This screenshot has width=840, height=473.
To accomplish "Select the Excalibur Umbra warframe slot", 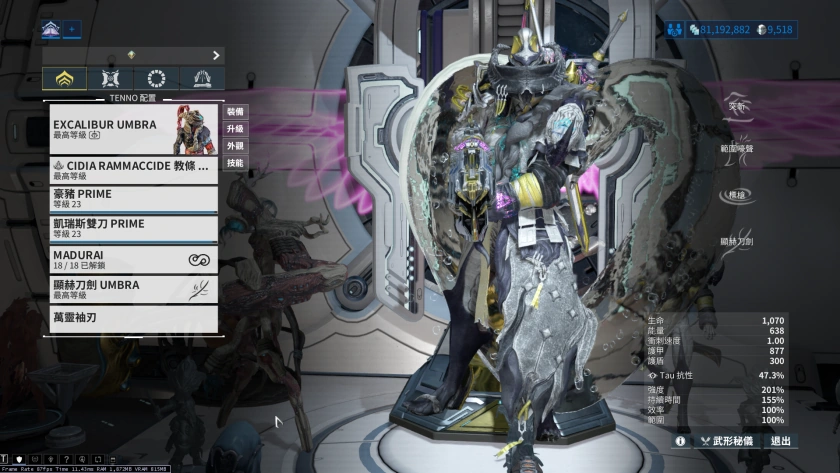I will pyautogui.click(x=130, y=129).
